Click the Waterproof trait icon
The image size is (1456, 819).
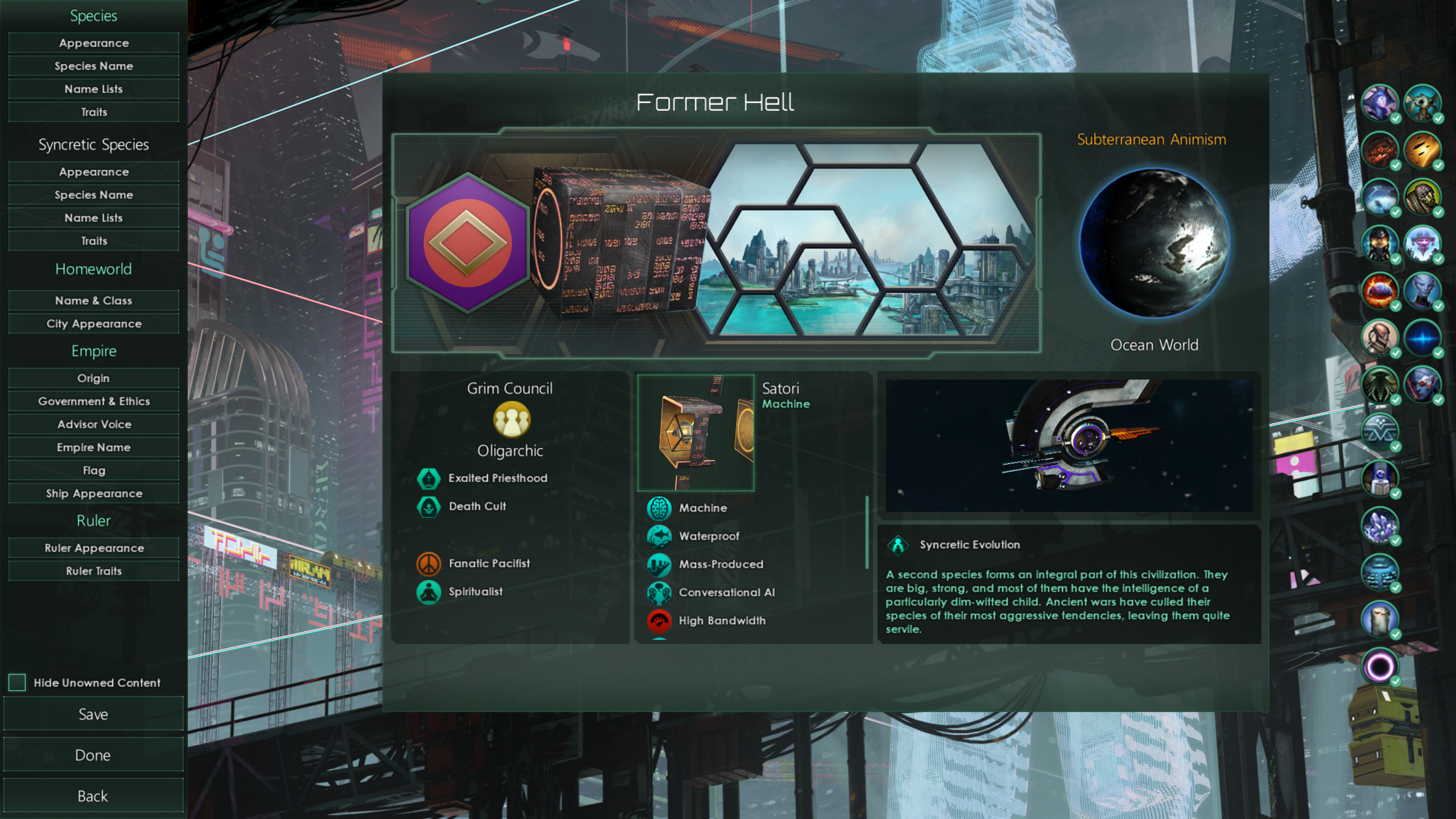[659, 536]
